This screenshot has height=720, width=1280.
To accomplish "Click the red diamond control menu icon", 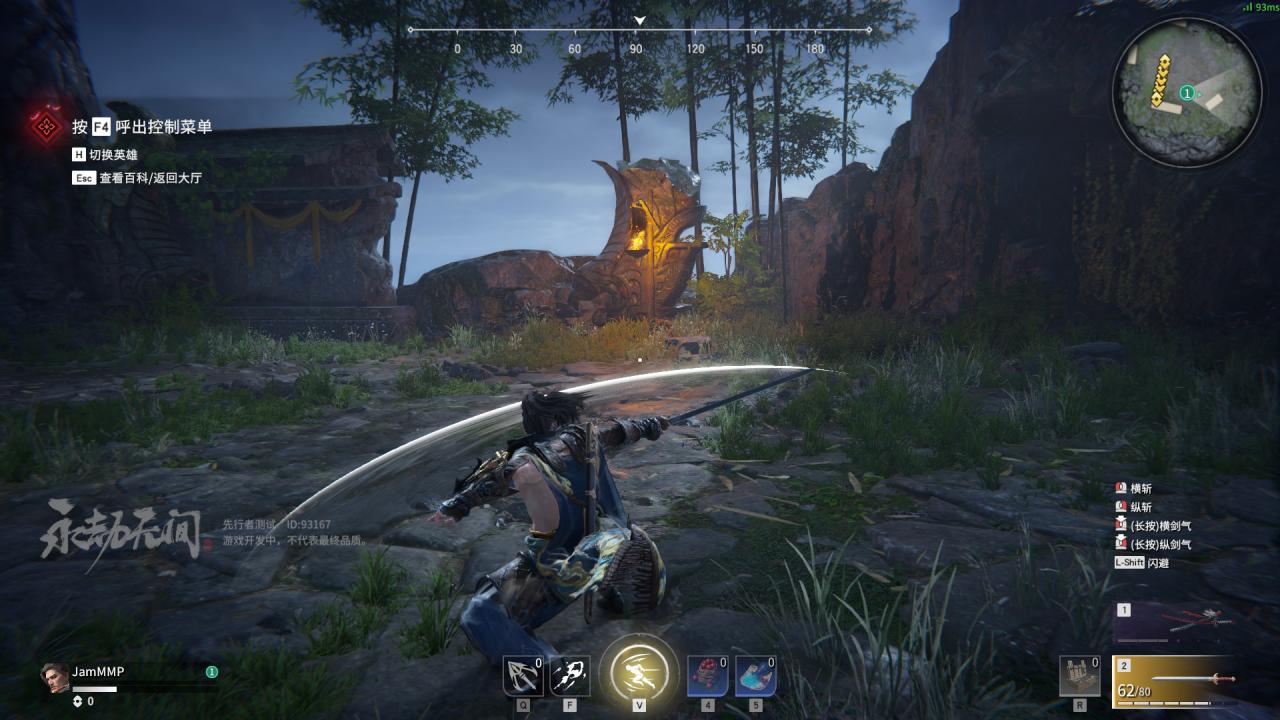I will 45,126.
